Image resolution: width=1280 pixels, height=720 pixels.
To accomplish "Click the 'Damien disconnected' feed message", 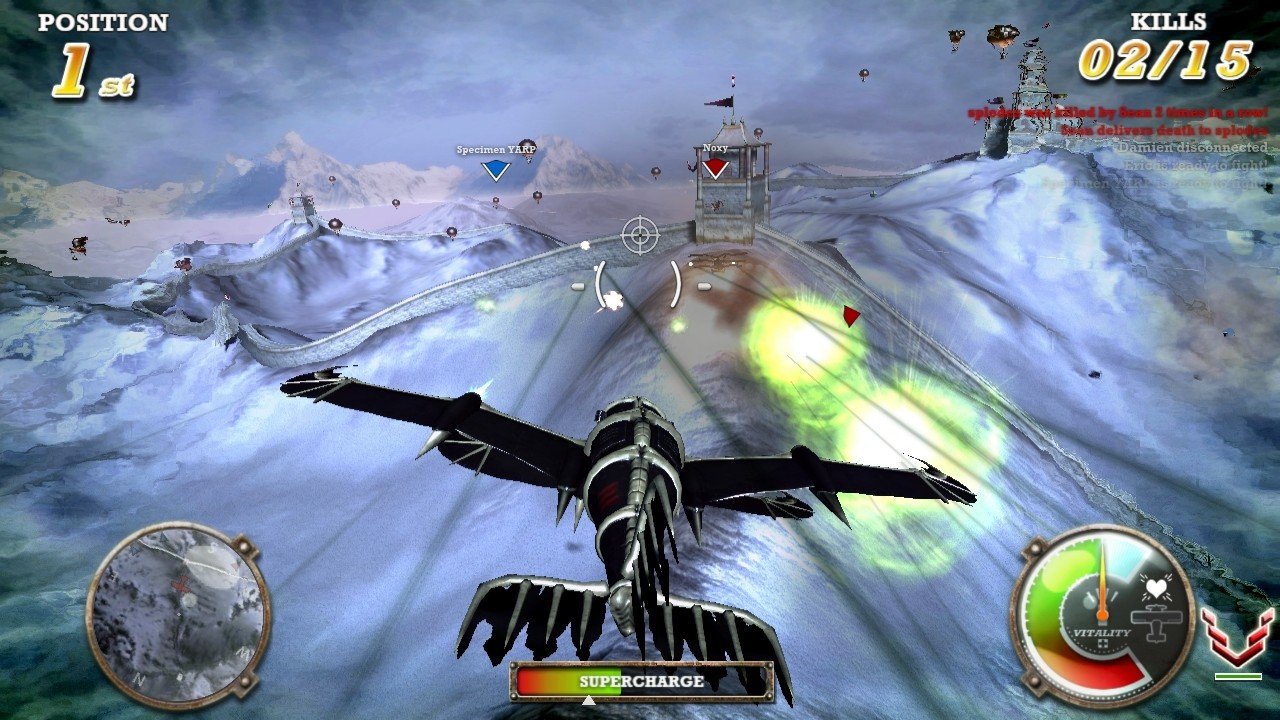I will tap(1191, 147).
